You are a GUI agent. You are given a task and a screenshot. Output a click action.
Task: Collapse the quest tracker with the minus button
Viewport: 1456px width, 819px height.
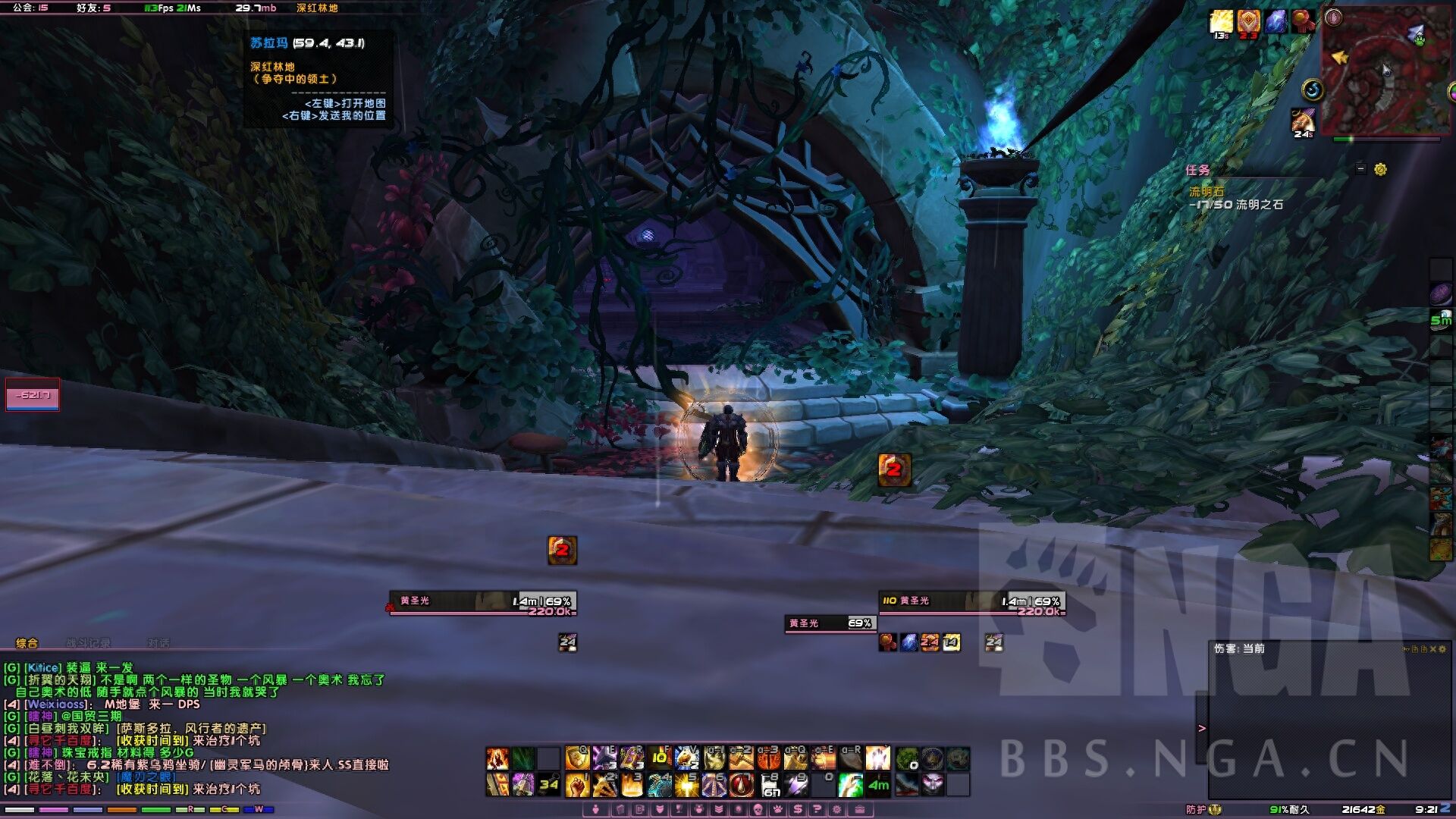[1360, 169]
